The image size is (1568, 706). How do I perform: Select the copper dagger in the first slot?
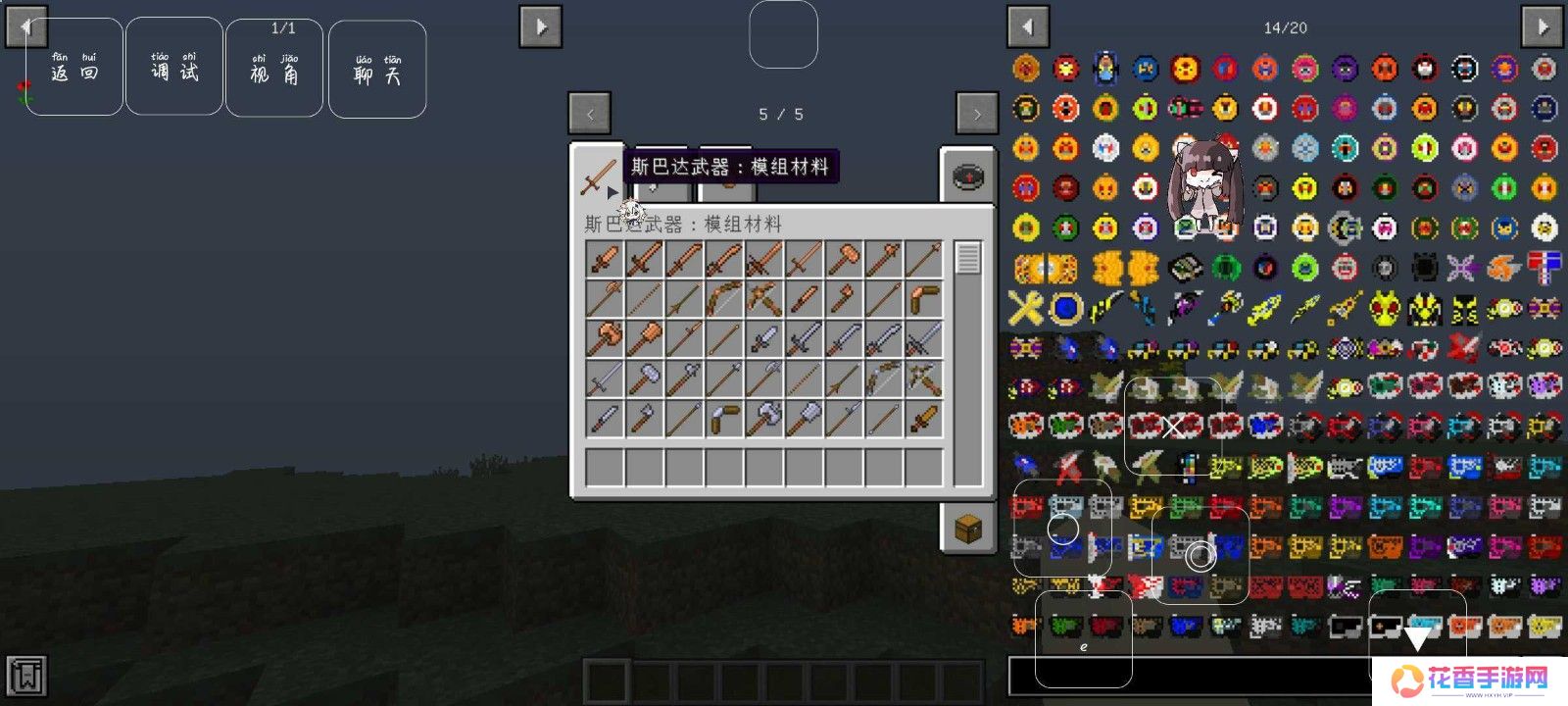click(605, 260)
